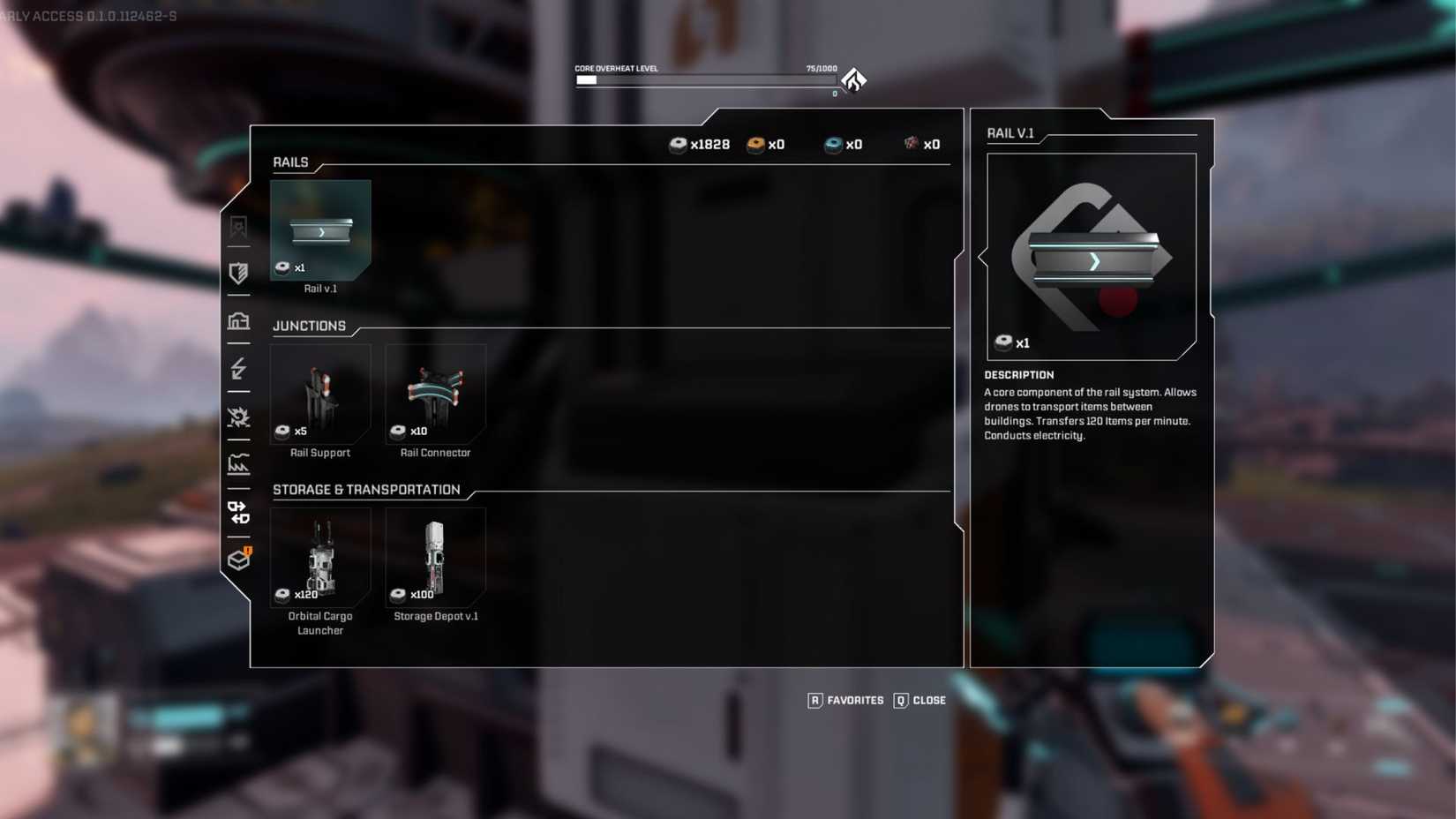Click the faction emblem beside overheat bar
The image size is (1456, 819).
[x=852, y=79]
